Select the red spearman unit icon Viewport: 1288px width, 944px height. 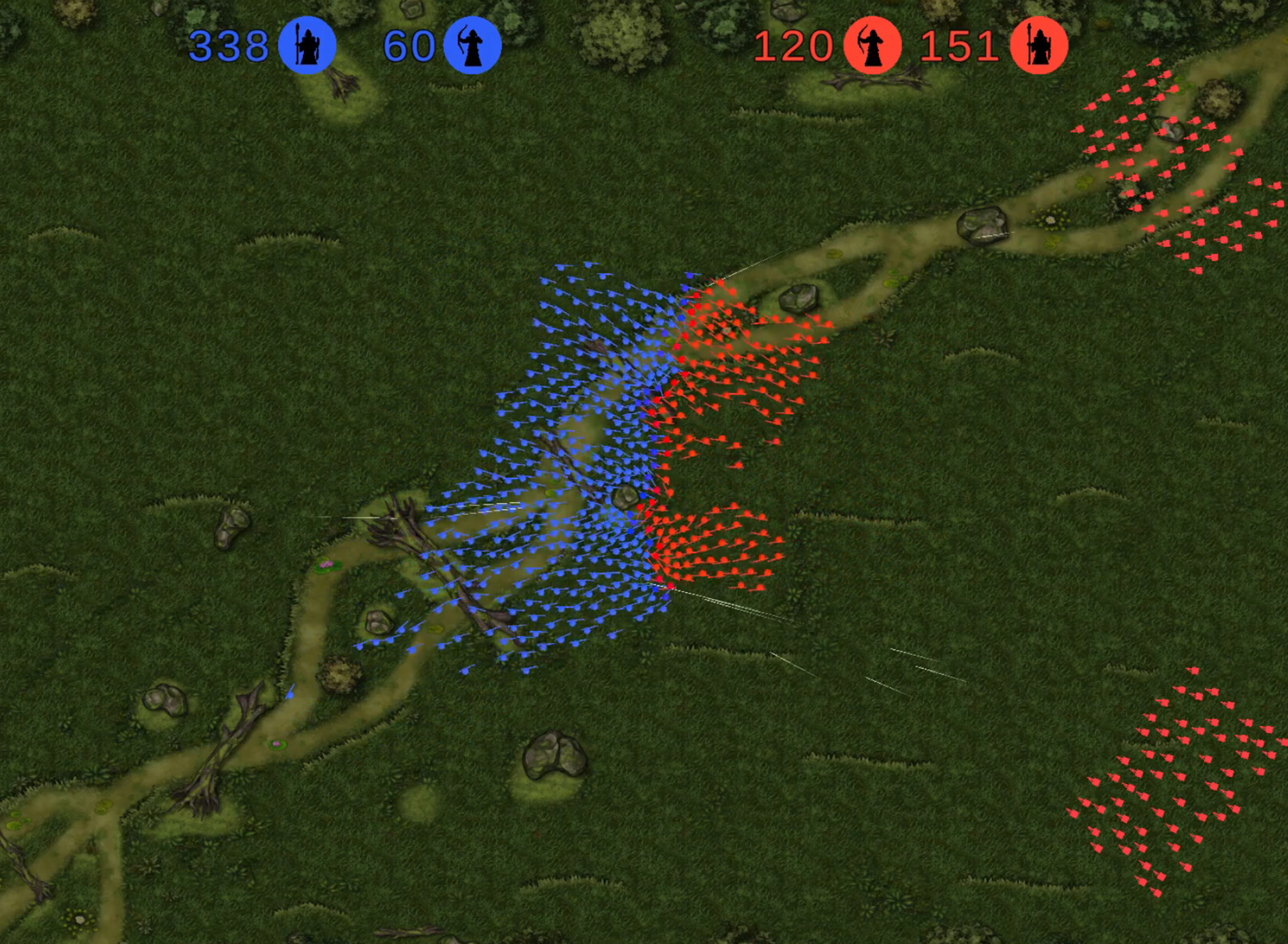coord(1038,45)
